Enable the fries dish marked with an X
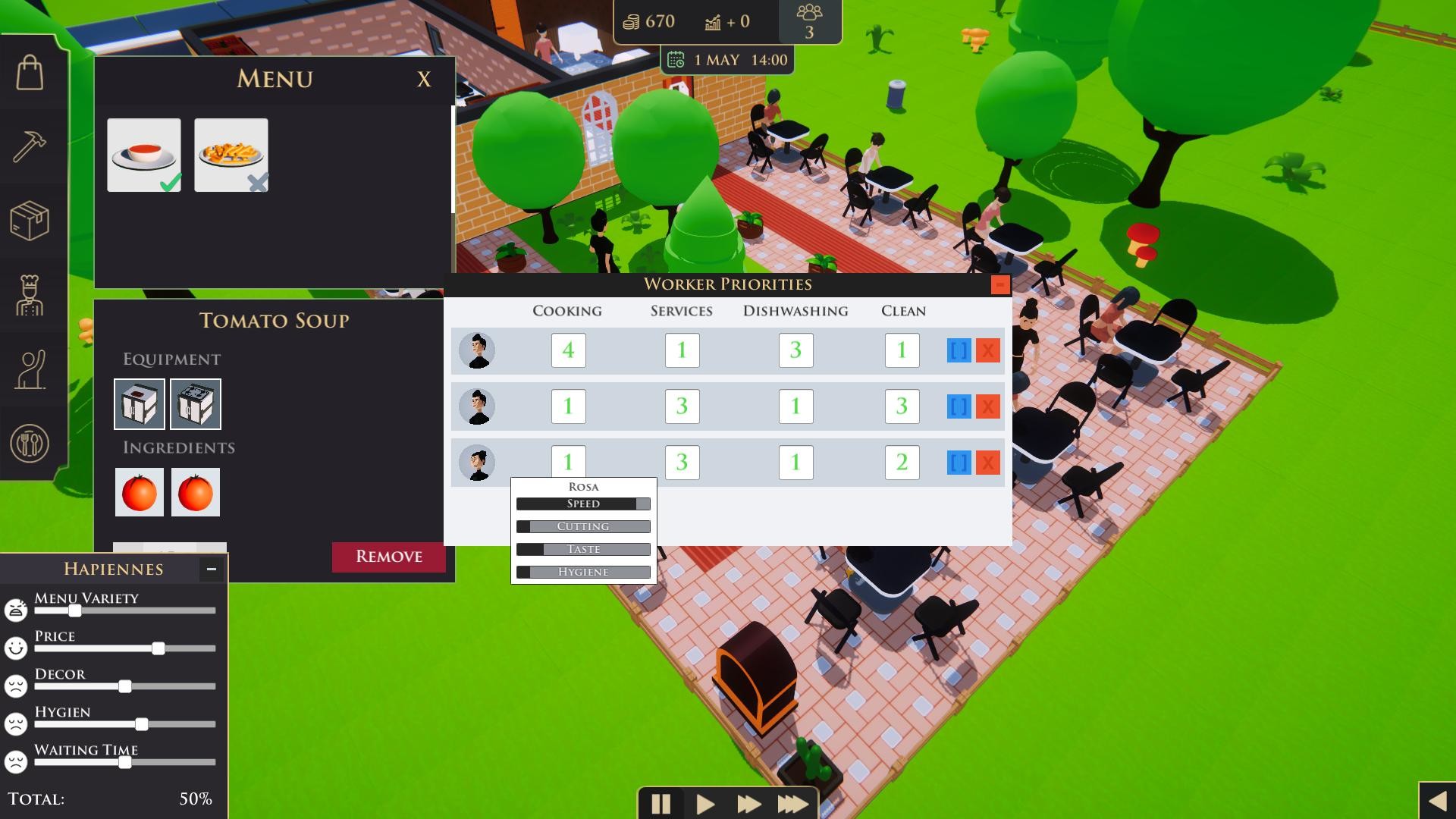Viewport: 1456px width, 819px height. (231, 155)
